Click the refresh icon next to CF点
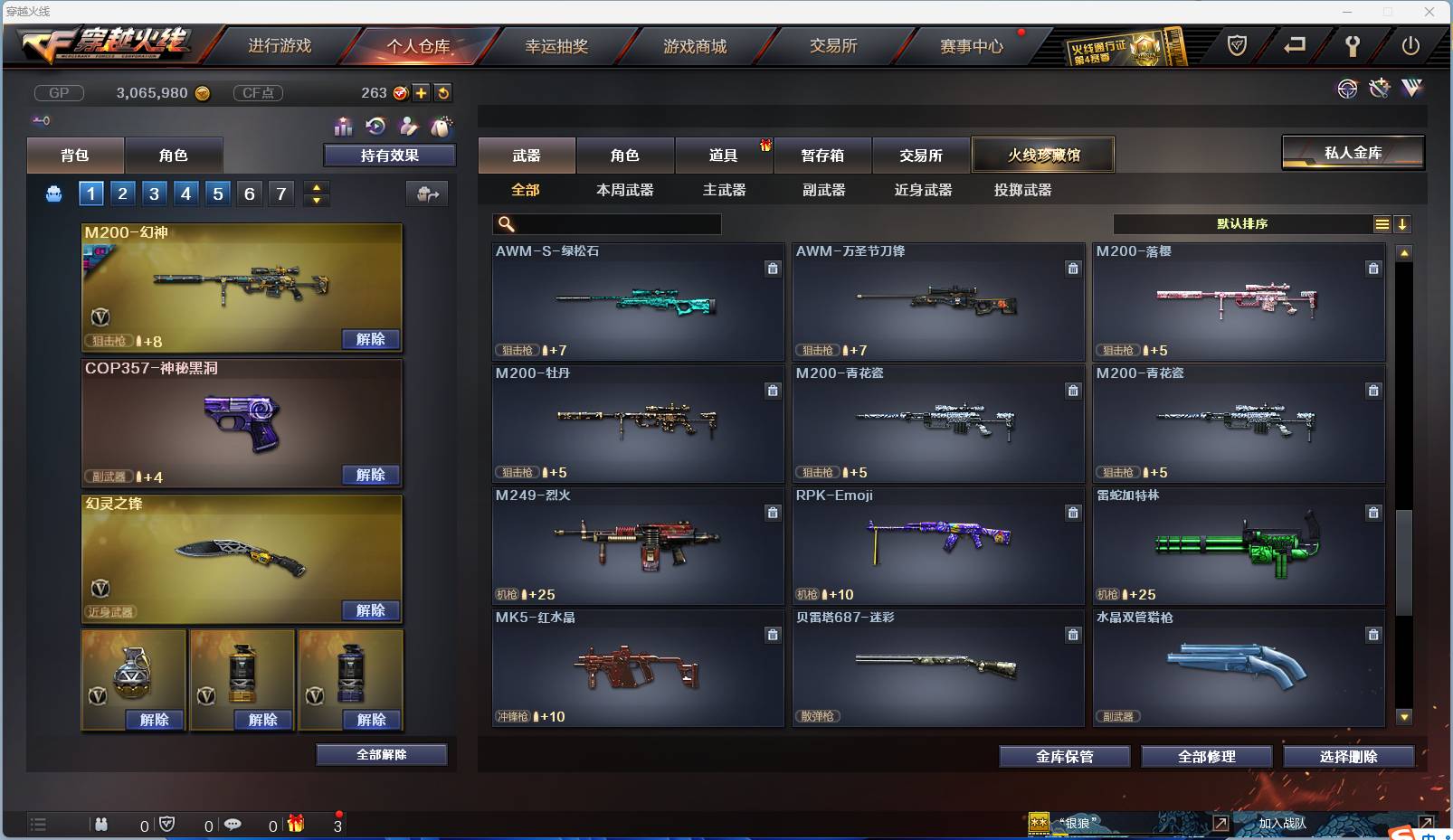Screen dimensions: 1453x840 click(x=443, y=93)
